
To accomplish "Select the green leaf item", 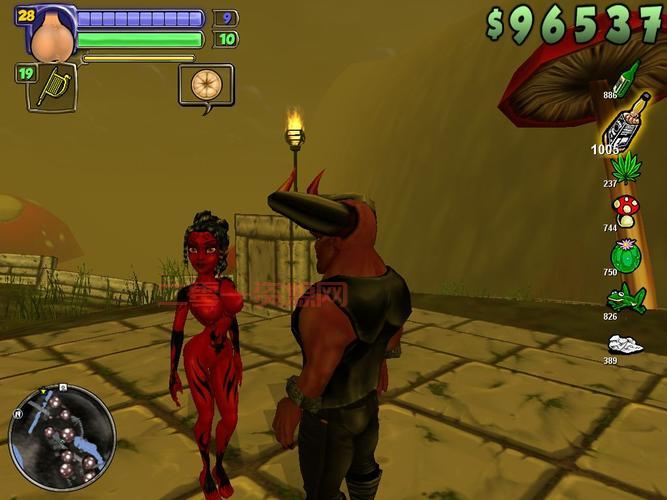I will (x=627, y=167).
